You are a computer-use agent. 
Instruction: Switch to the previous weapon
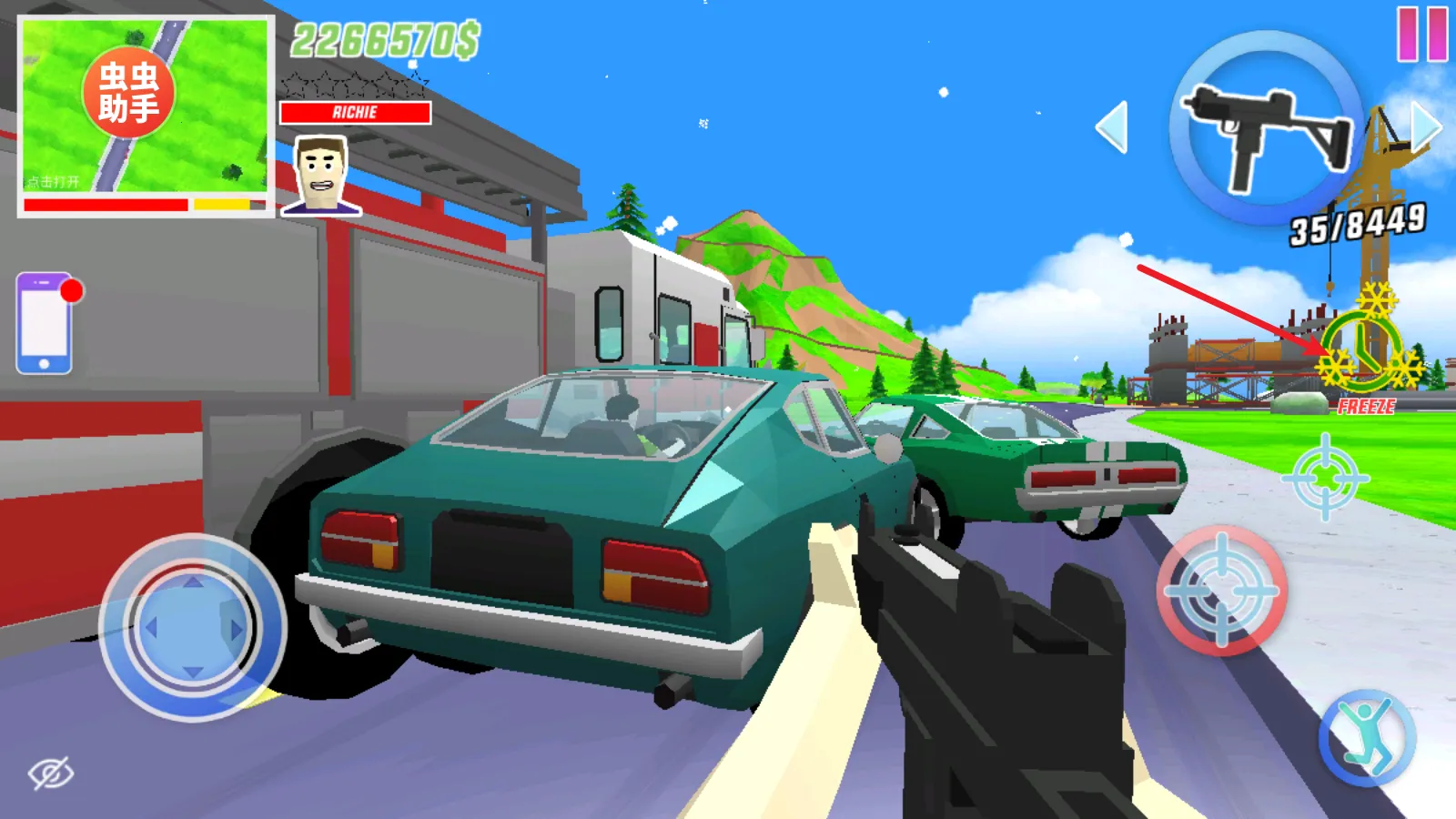click(1112, 127)
